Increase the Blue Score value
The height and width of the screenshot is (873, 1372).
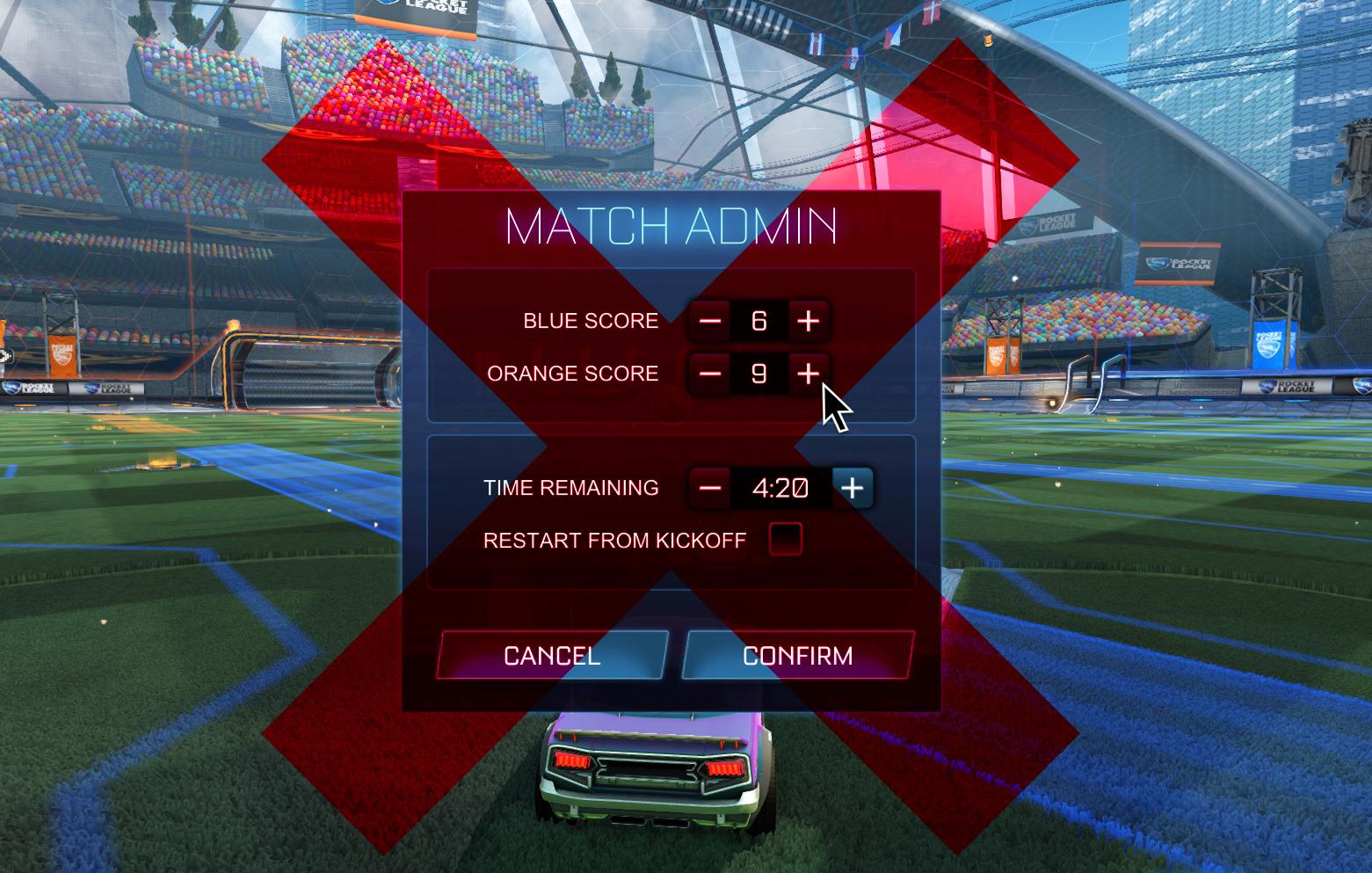pos(808,321)
